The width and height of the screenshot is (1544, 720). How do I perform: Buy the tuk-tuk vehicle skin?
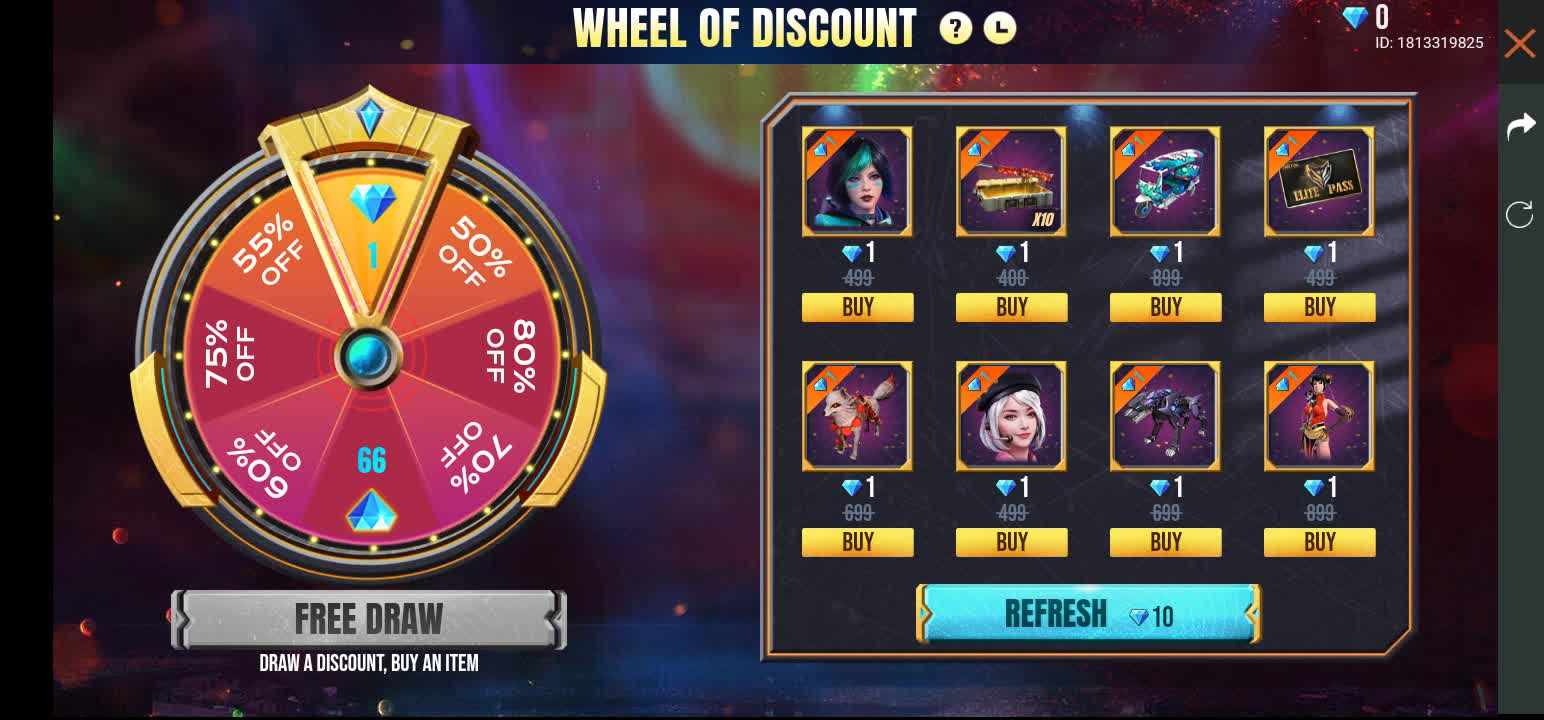1165,307
